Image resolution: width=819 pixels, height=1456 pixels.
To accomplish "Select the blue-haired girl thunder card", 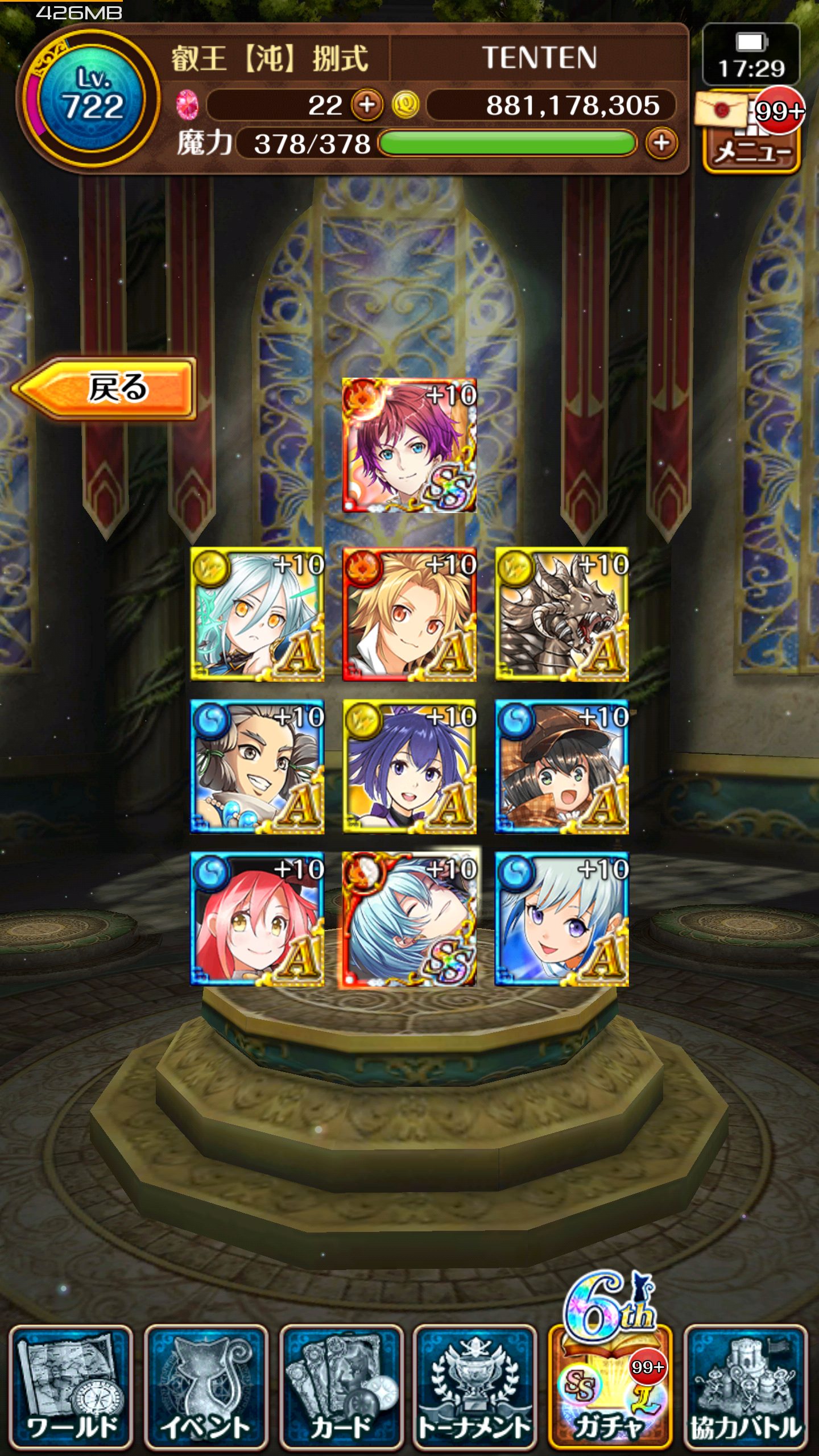I will (409, 767).
